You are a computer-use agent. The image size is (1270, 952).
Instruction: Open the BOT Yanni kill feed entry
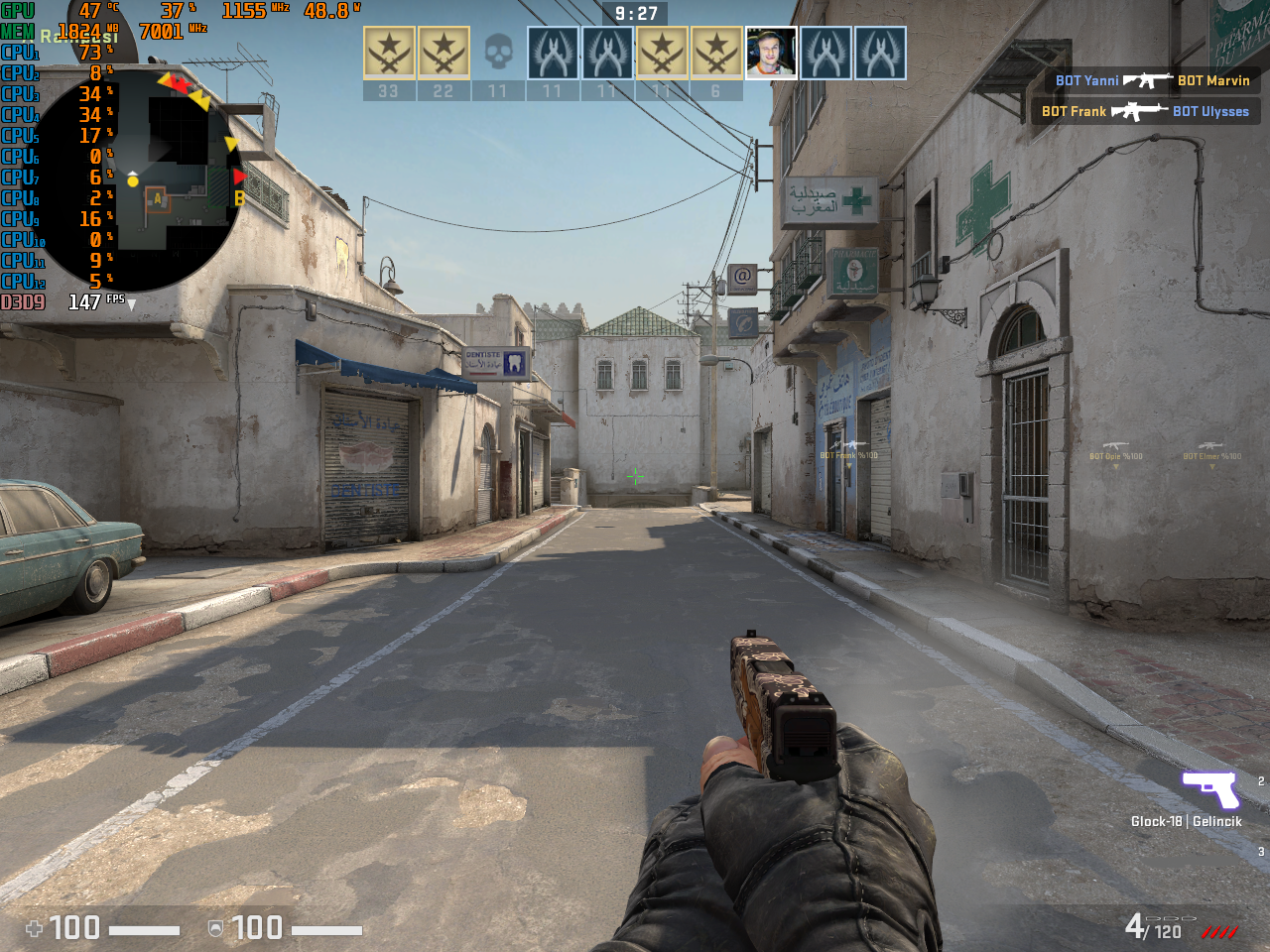click(1152, 80)
